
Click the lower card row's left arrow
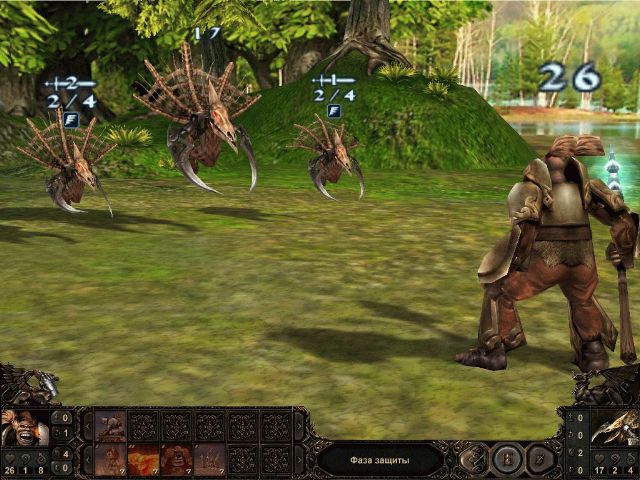pyautogui.click(x=87, y=458)
